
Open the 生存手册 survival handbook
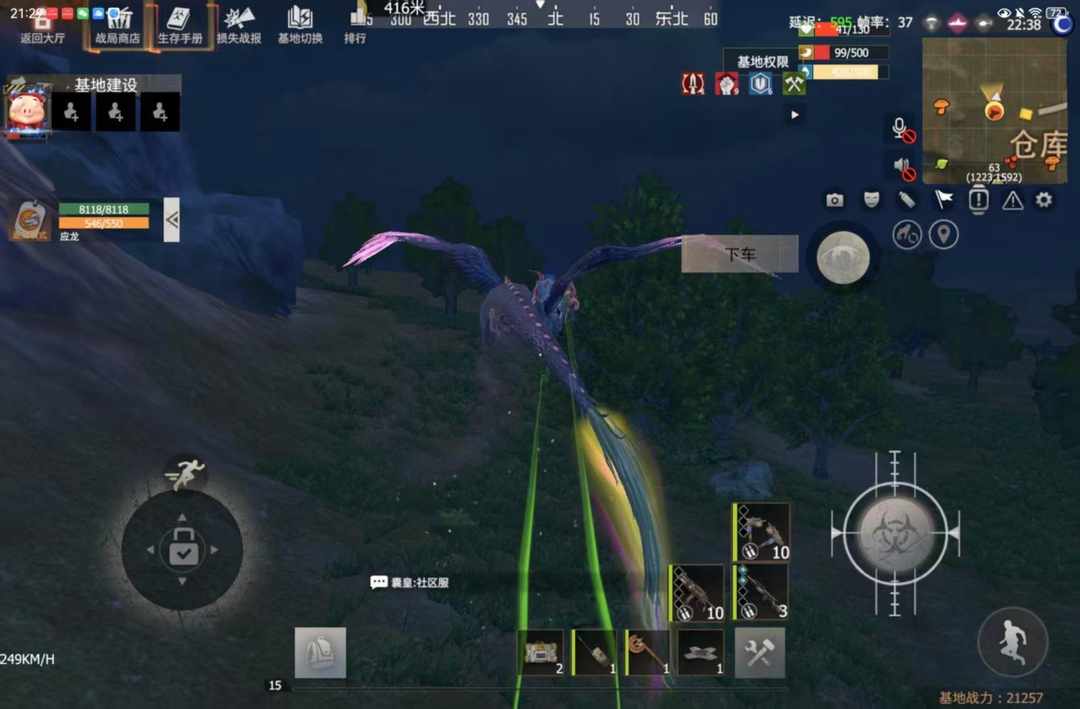point(180,26)
